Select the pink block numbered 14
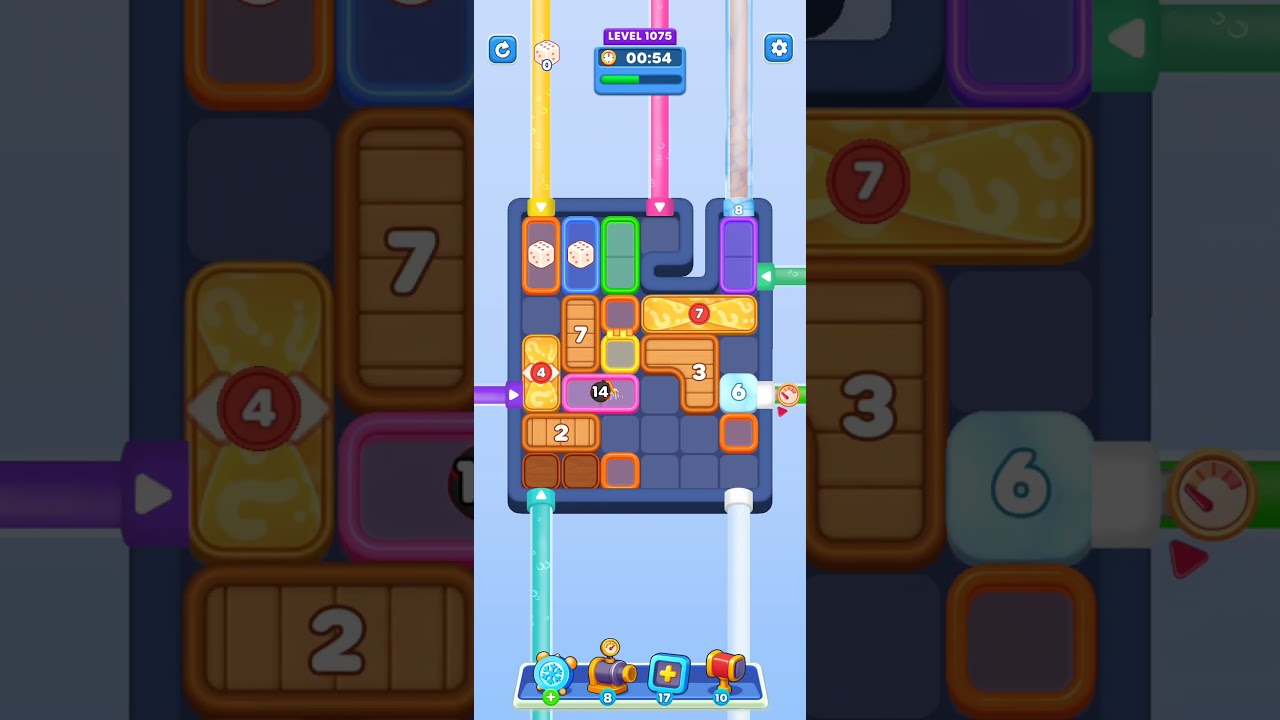 tap(600, 393)
